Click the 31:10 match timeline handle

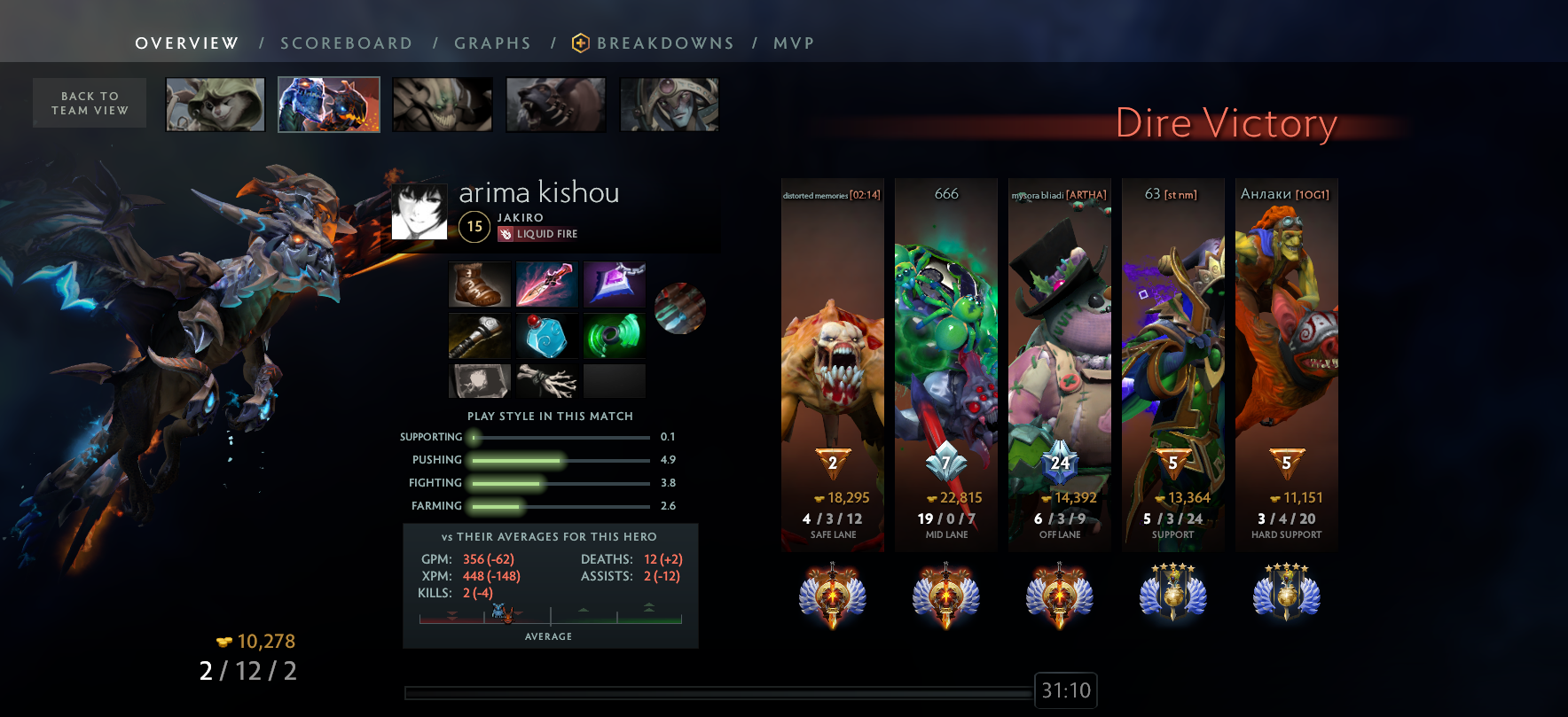[x=1066, y=690]
